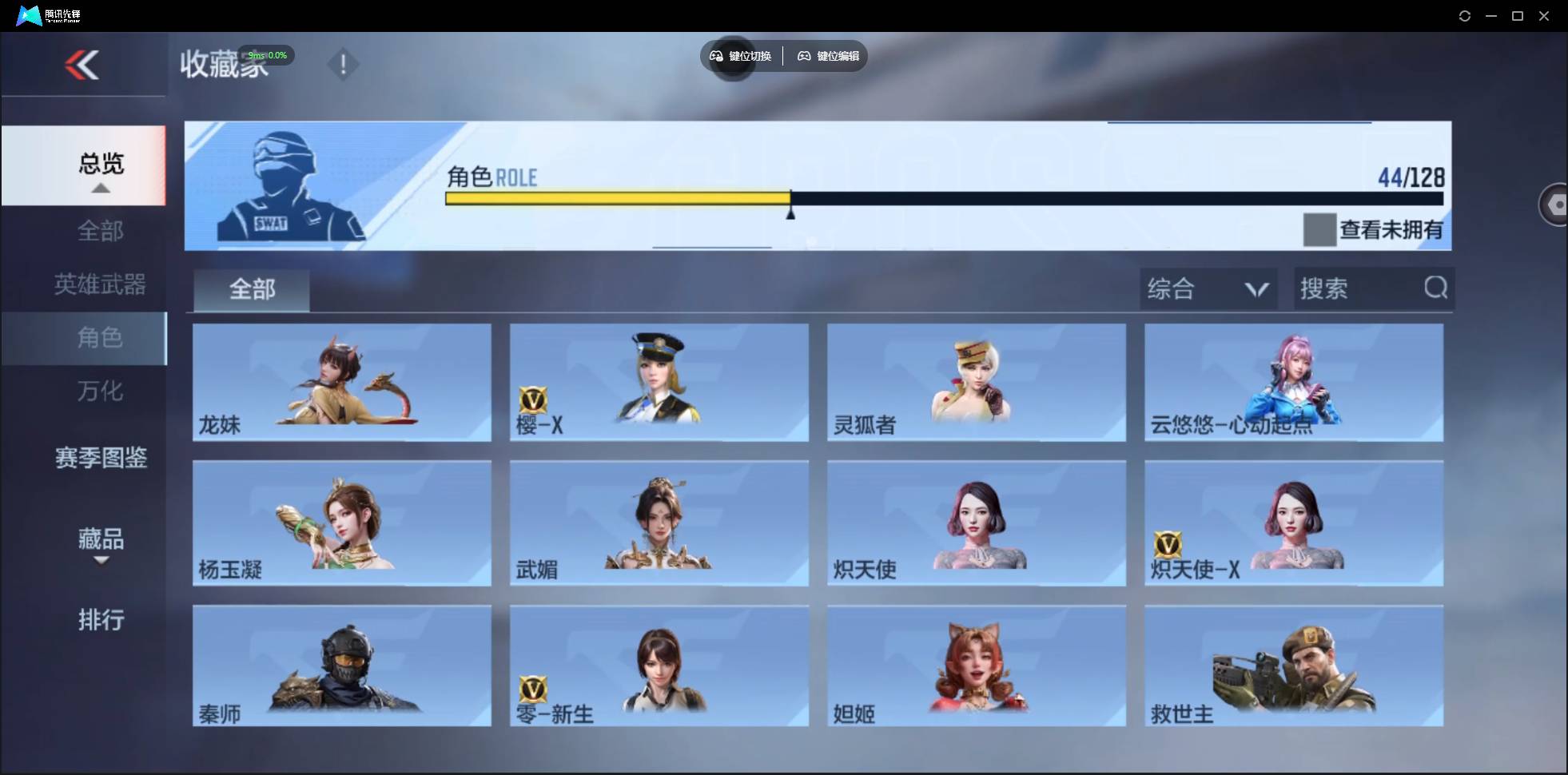
Task: Click the magnifier icon in the 搜索 box
Action: click(x=1435, y=288)
